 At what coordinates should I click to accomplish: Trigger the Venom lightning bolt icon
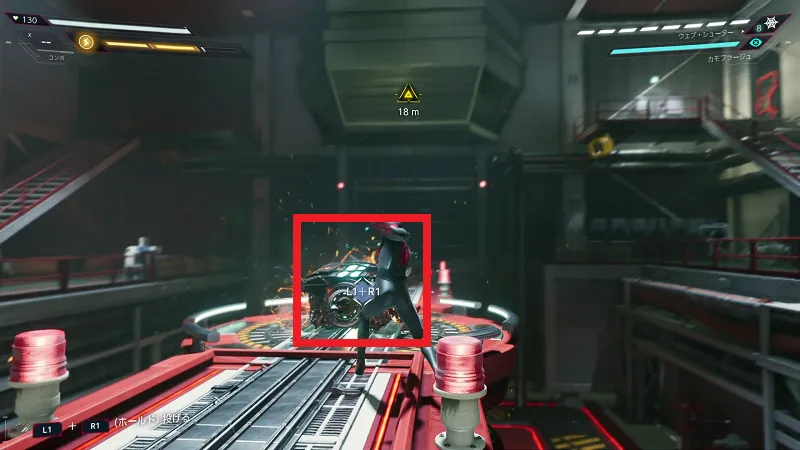[x=86, y=42]
